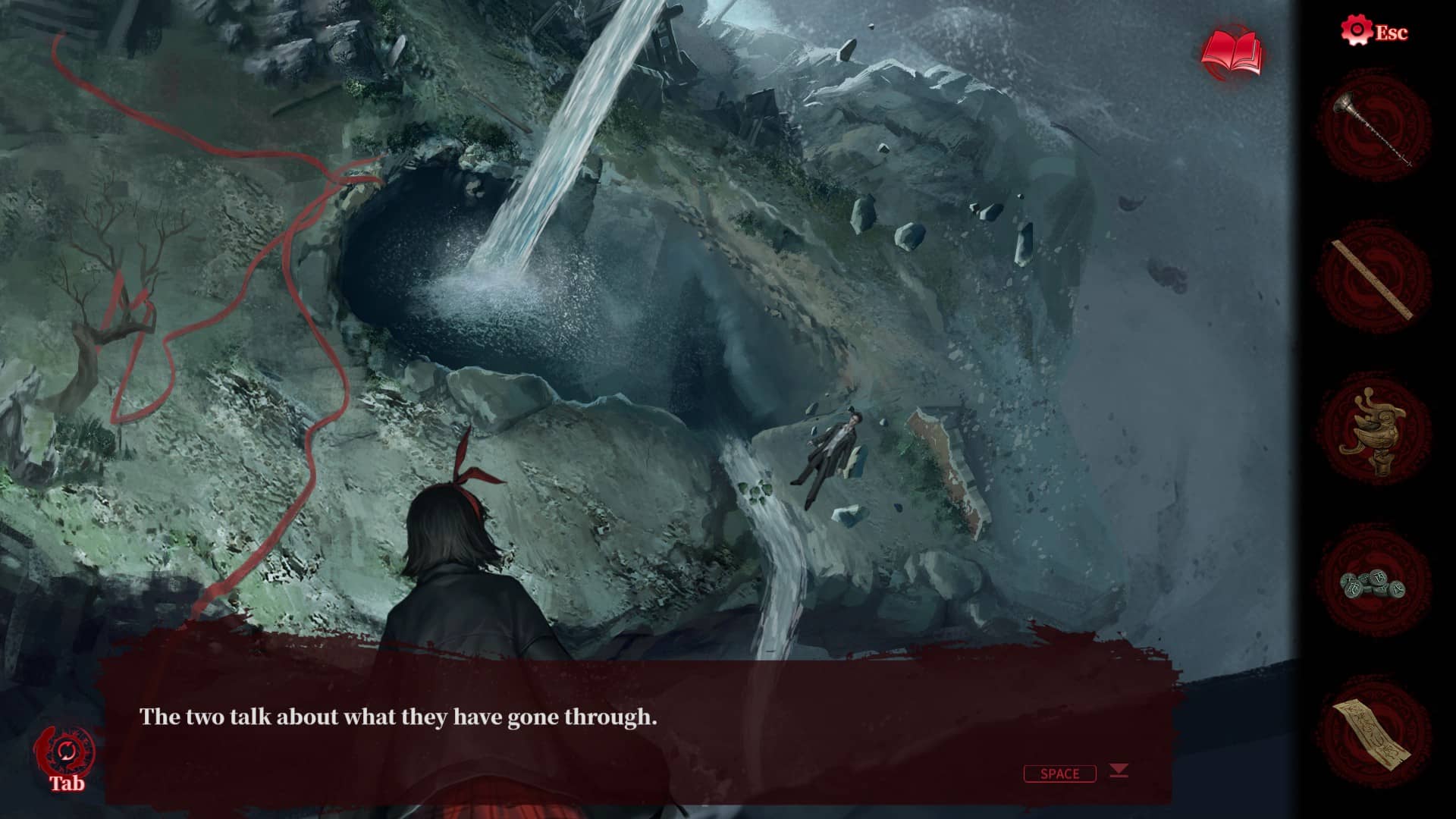Open the red book journal
1456x819 pixels.
1232,54
